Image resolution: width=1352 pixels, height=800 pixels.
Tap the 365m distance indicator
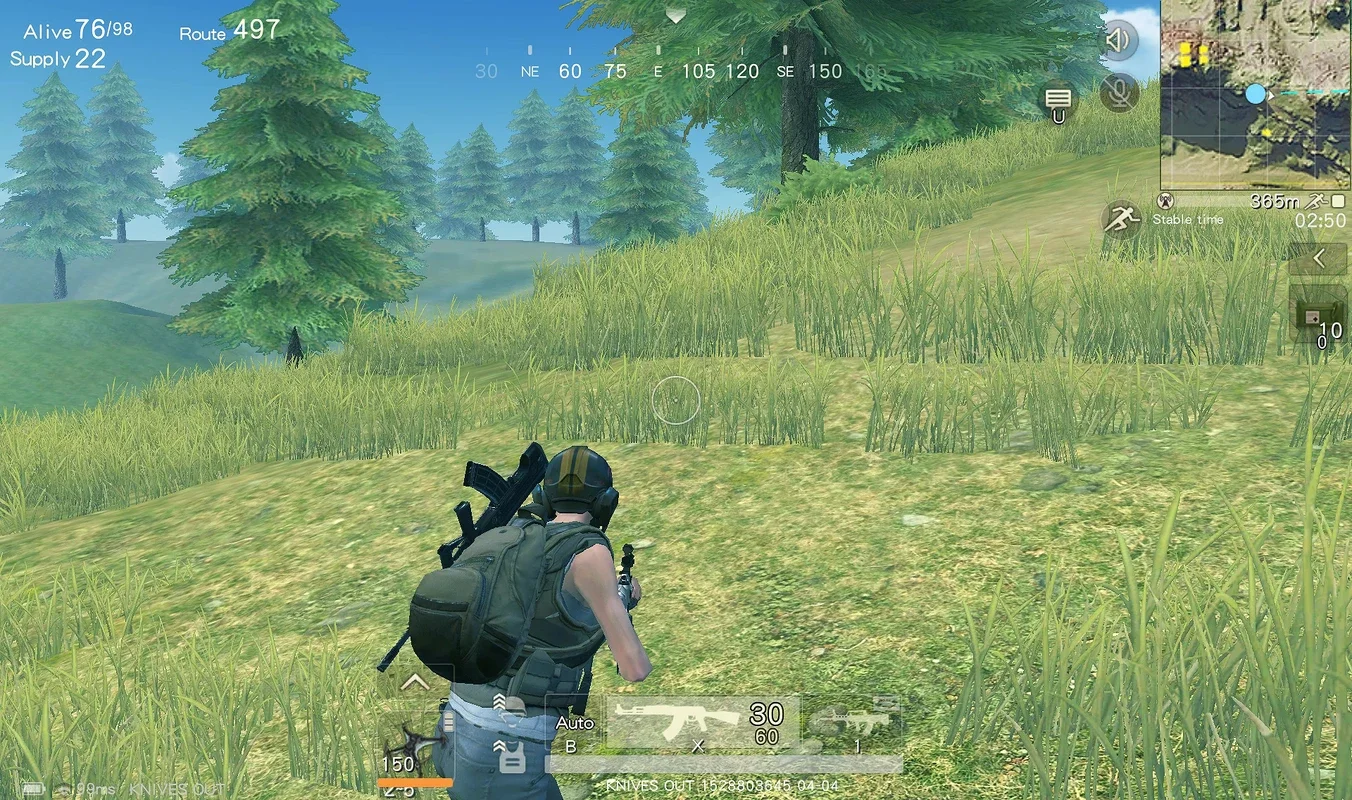pos(1276,200)
